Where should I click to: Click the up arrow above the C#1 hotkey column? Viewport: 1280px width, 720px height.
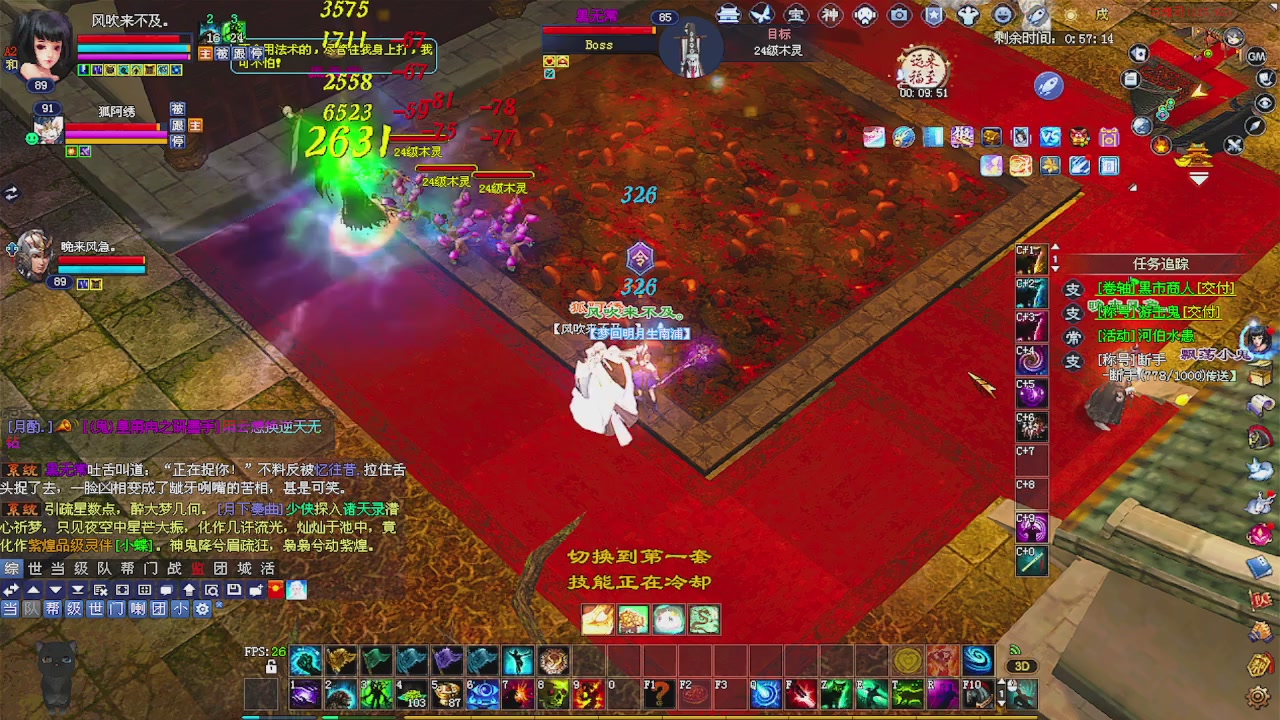point(1055,248)
